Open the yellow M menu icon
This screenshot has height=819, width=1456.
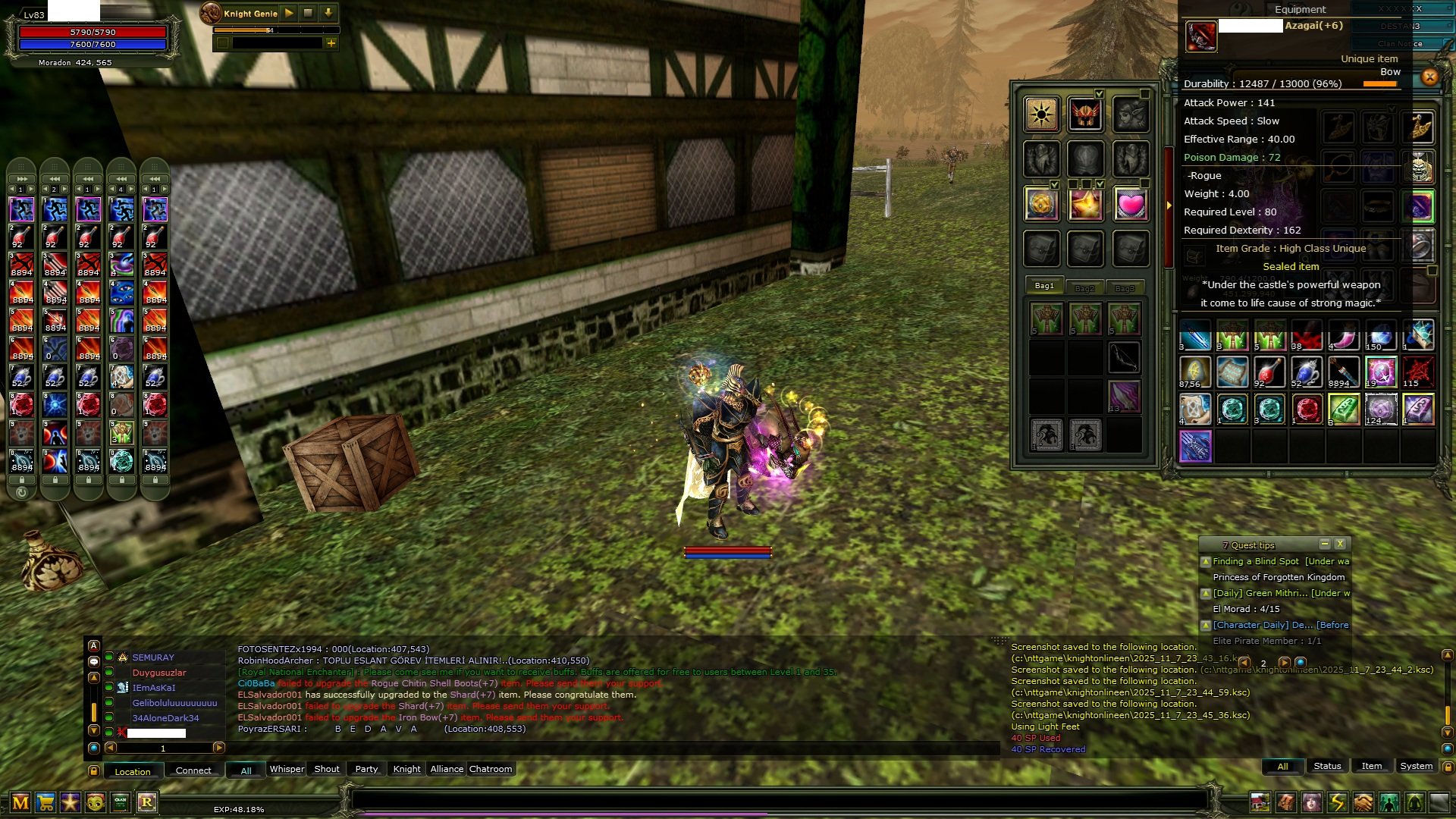(20, 802)
